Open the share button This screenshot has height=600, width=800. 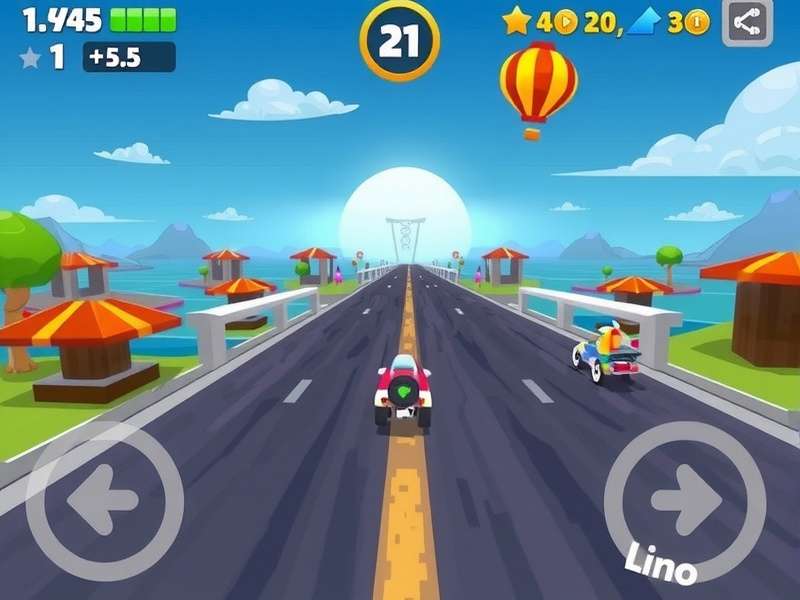click(x=747, y=22)
